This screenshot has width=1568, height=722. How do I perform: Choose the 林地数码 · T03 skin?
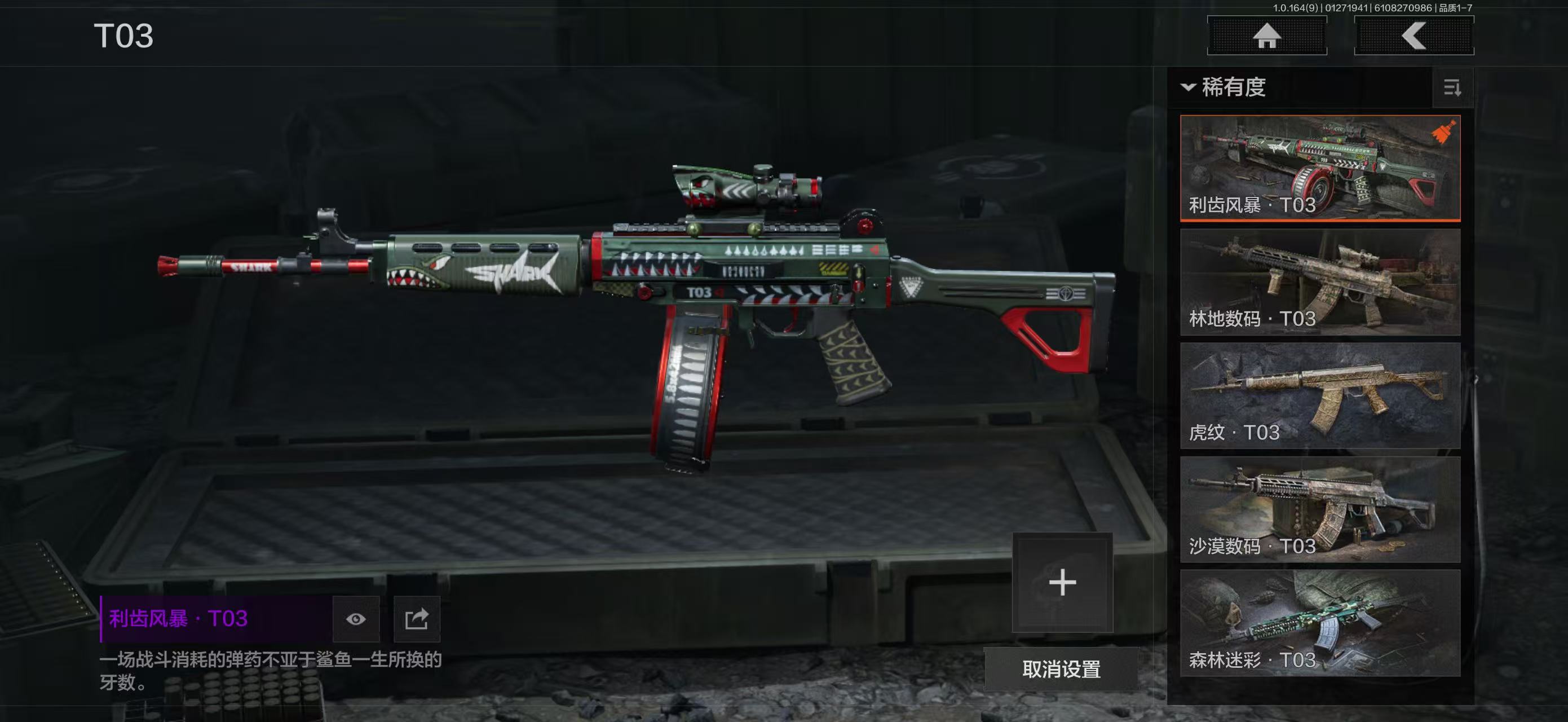pos(1320,282)
